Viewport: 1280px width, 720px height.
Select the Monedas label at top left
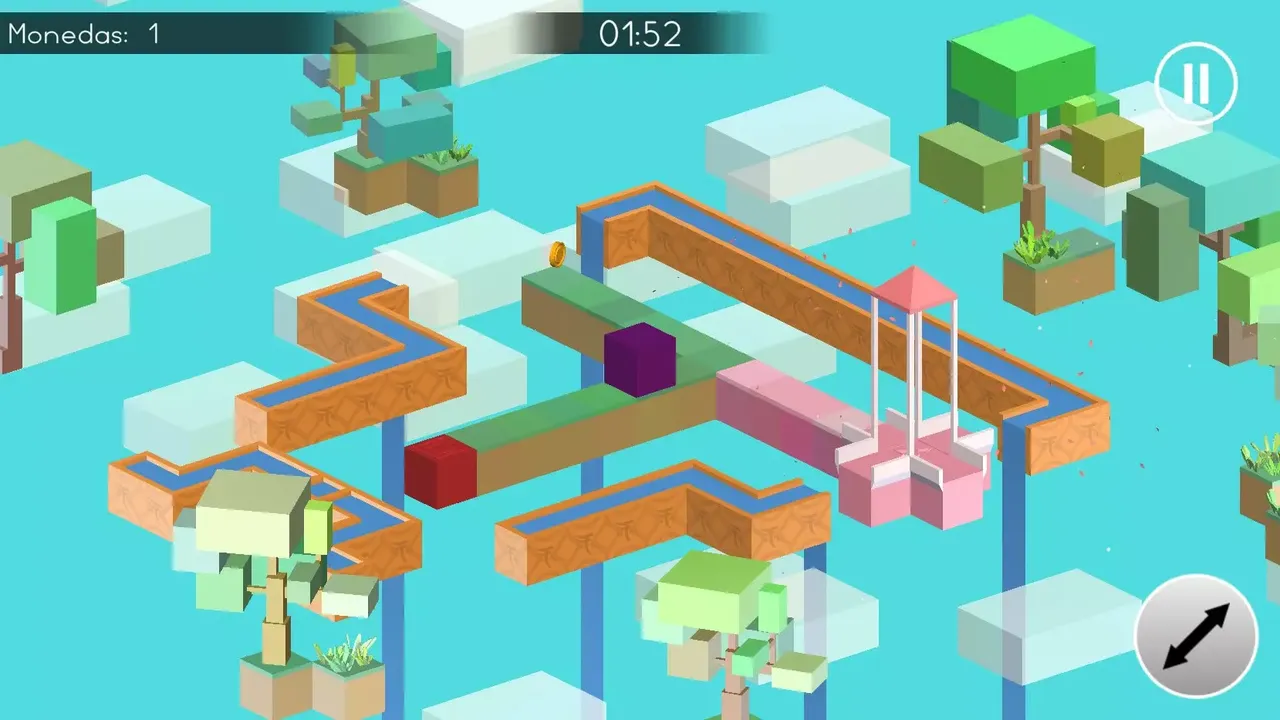[60, 33]
